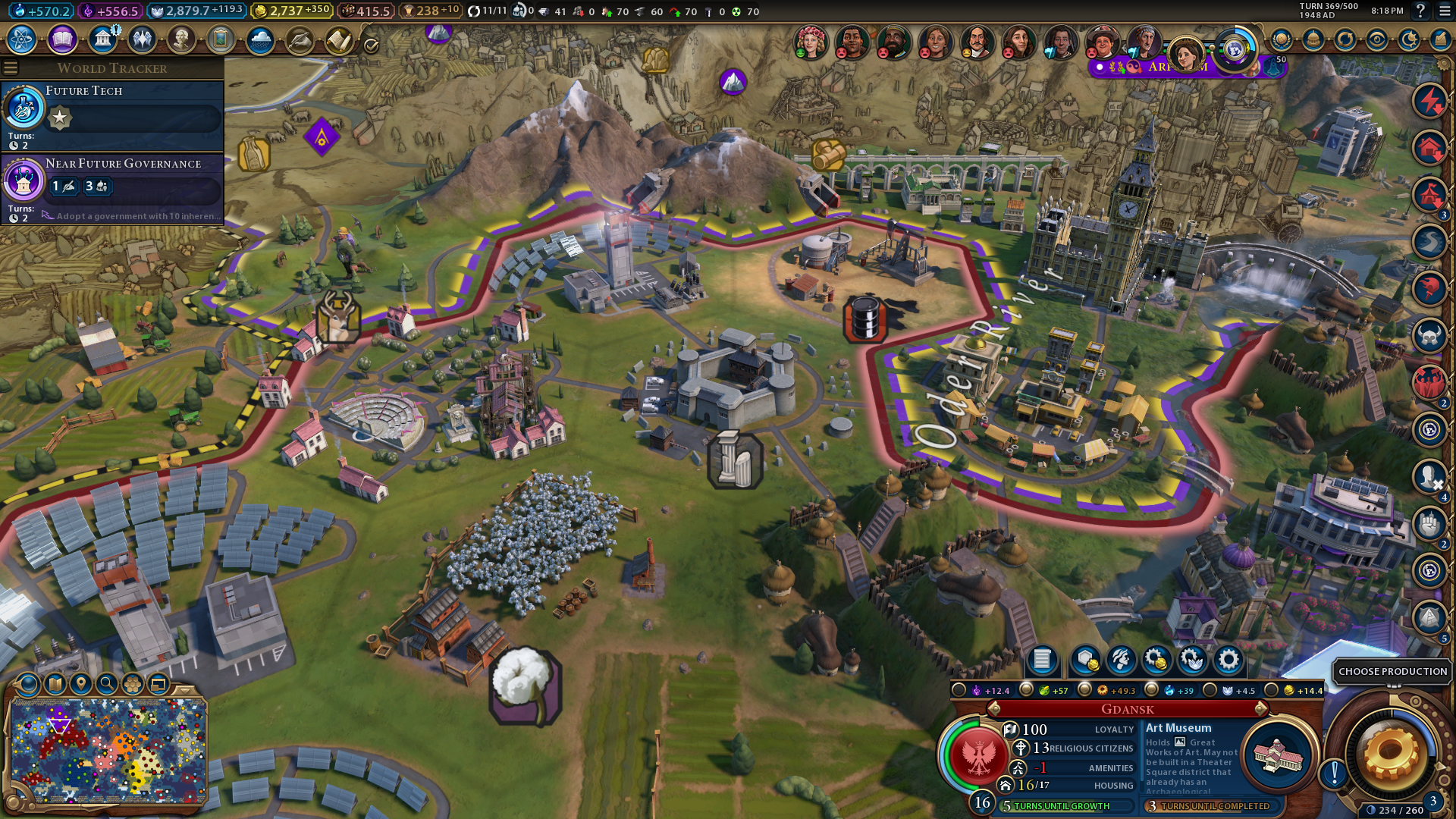The width and height of the screenshot is (1456, 819).
Task: Select the Future Tech research entry
Action: click(x=112, y=114)
